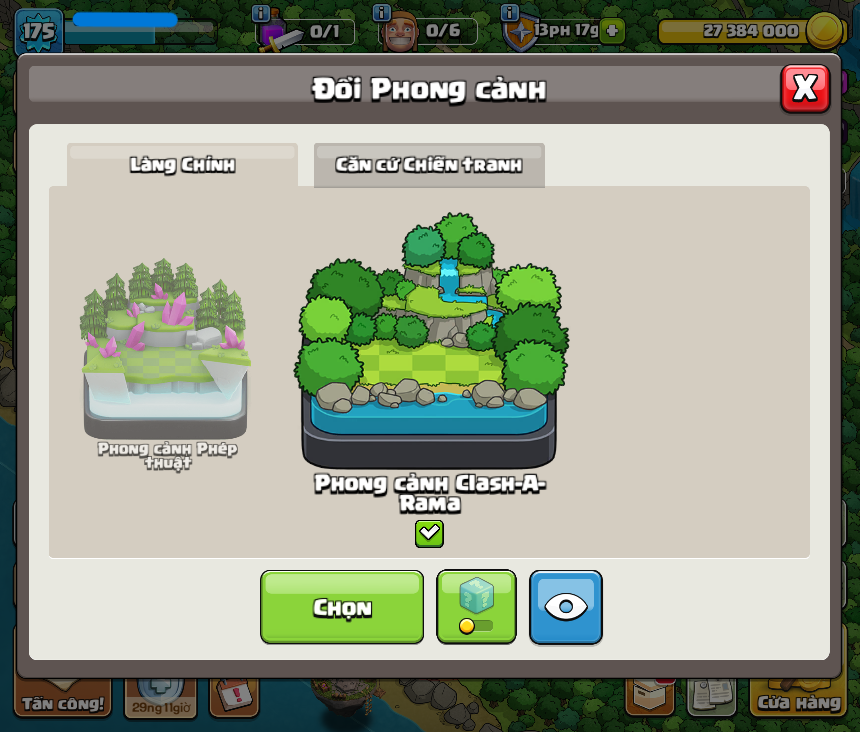Switch to the Làng Chính tab

182,165
